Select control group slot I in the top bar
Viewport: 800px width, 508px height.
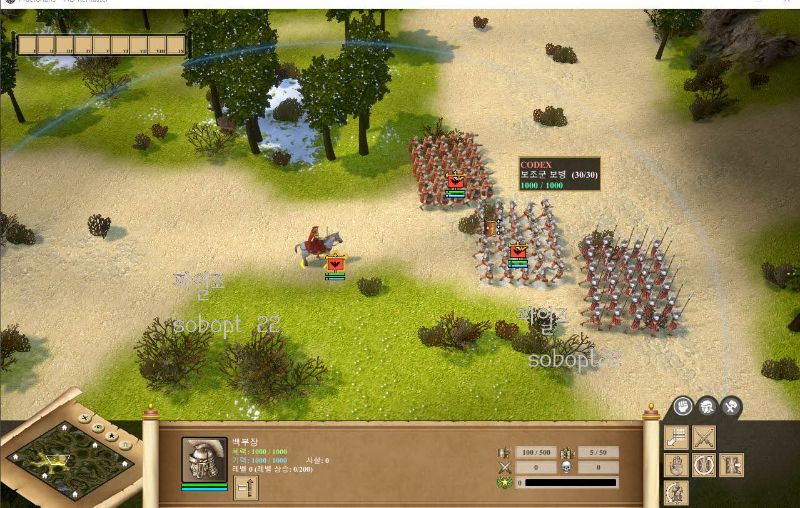point(26,45)
